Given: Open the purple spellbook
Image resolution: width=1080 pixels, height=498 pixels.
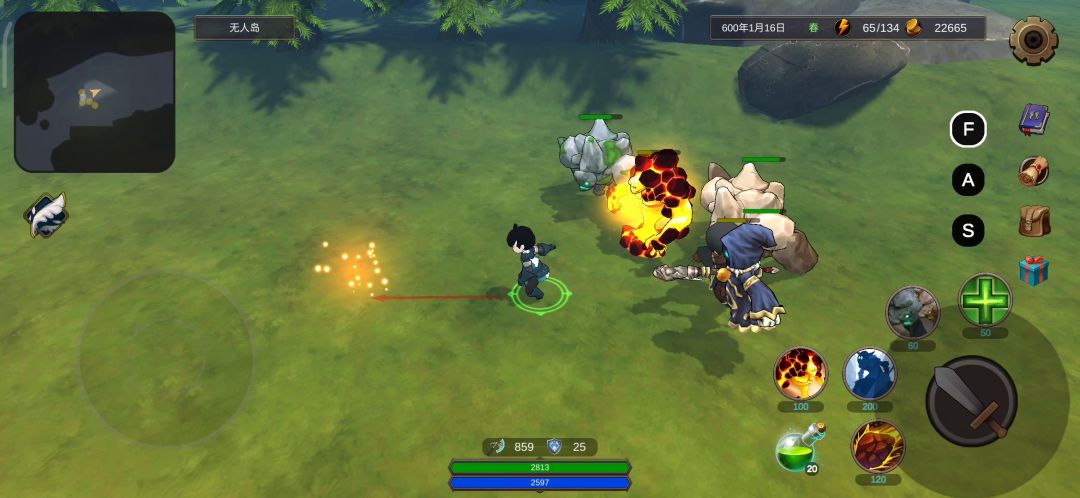Looking at the screenshot, I should click(1034, 120).
